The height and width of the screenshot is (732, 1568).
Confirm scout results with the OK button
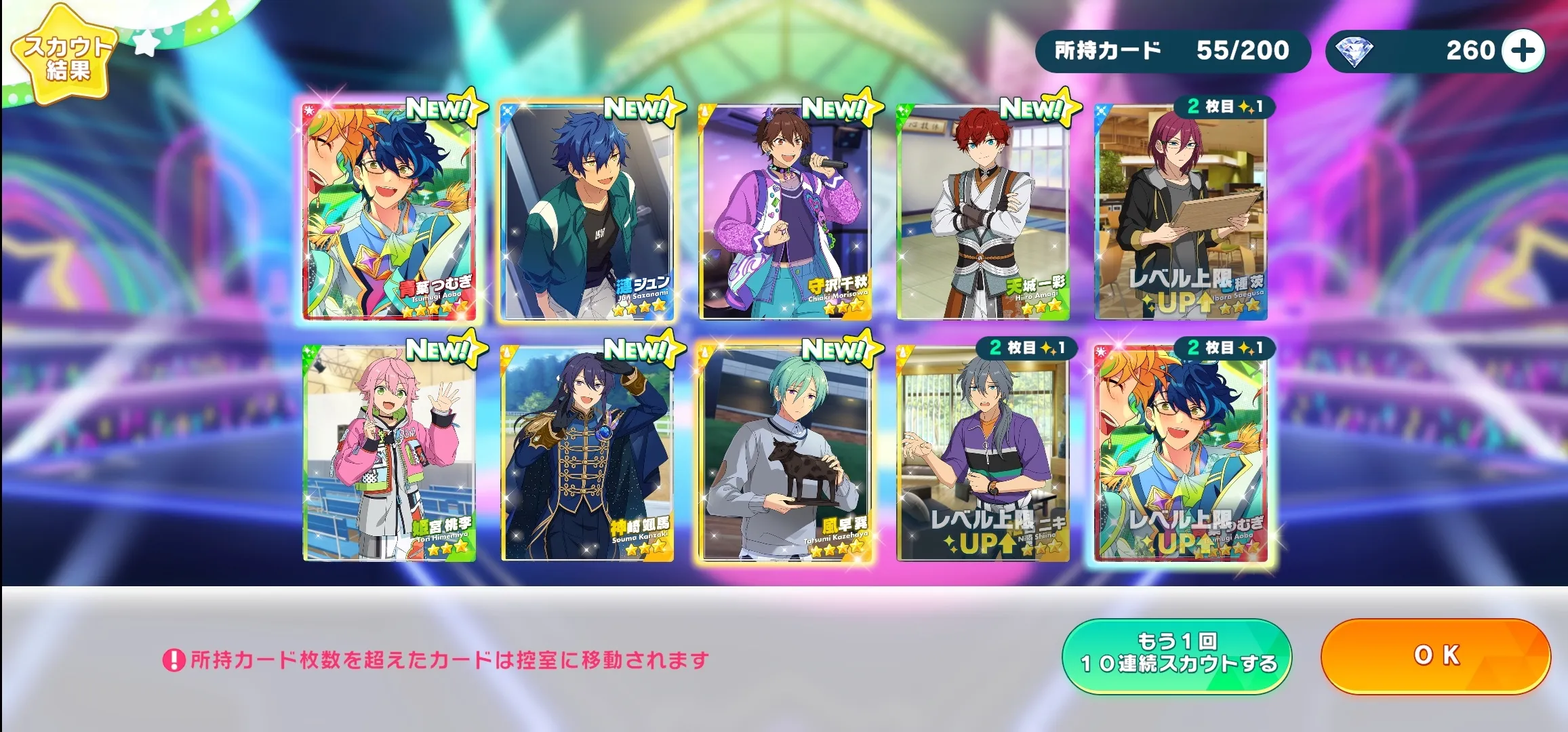1435,655
